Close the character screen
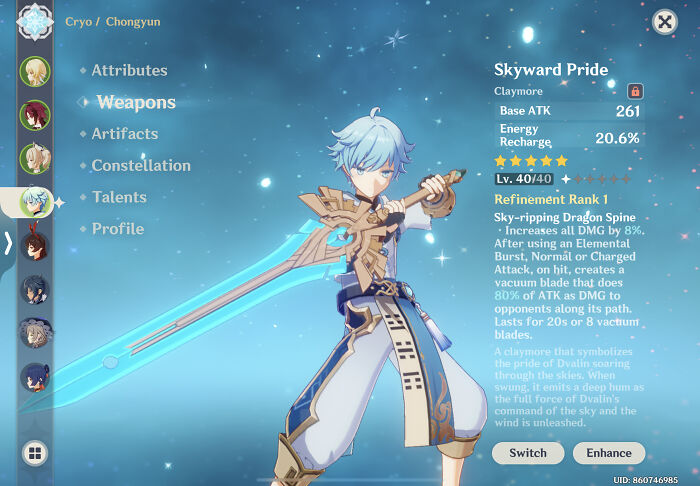The image size is (700, 486). (664, 22)
